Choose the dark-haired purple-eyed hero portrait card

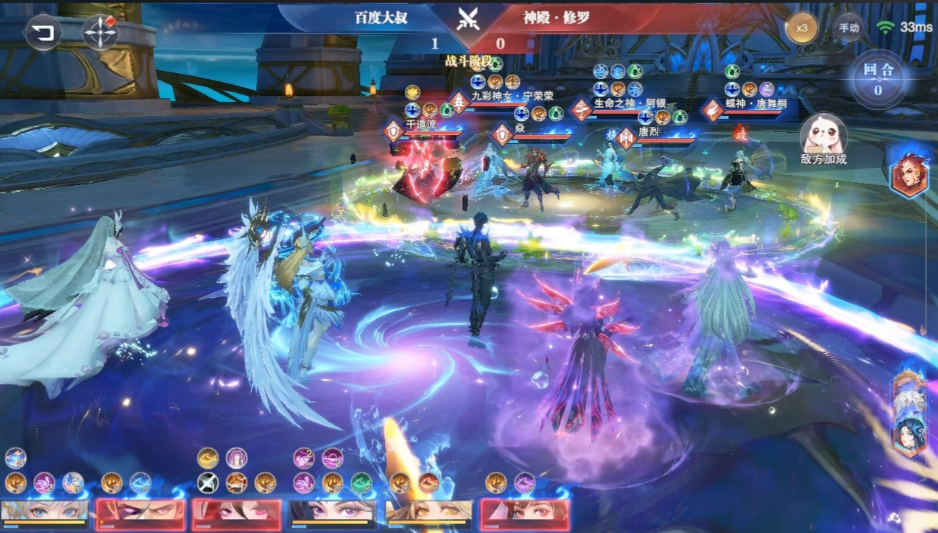coord(332,513)
